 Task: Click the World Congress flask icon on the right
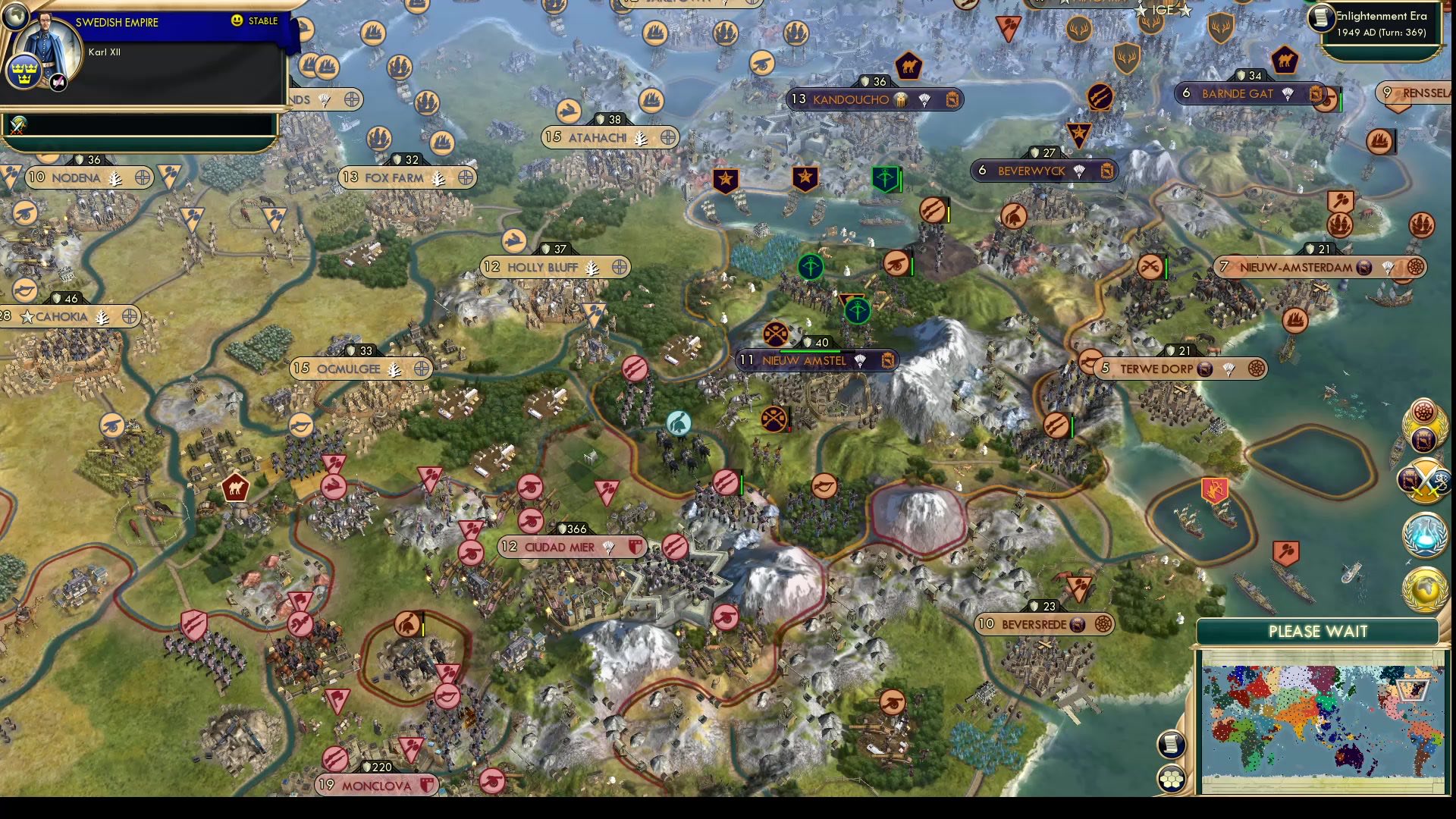[1424, 535]
